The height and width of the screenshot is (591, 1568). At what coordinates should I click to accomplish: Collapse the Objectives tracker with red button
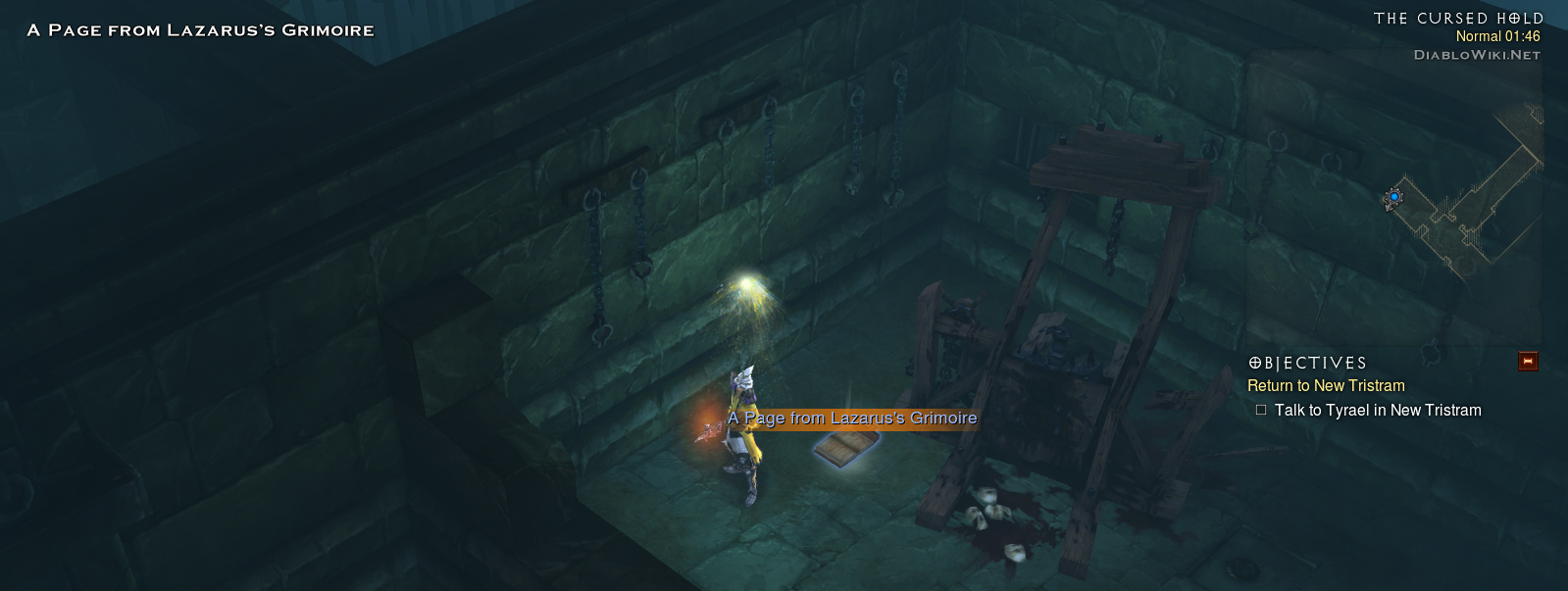pyautogui.click(x=1527, y=362)
